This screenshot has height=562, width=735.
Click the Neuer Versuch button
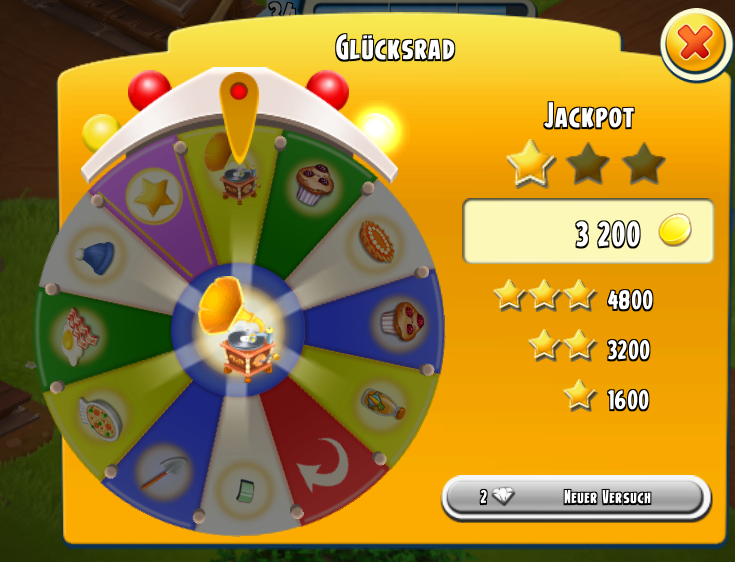576,497
